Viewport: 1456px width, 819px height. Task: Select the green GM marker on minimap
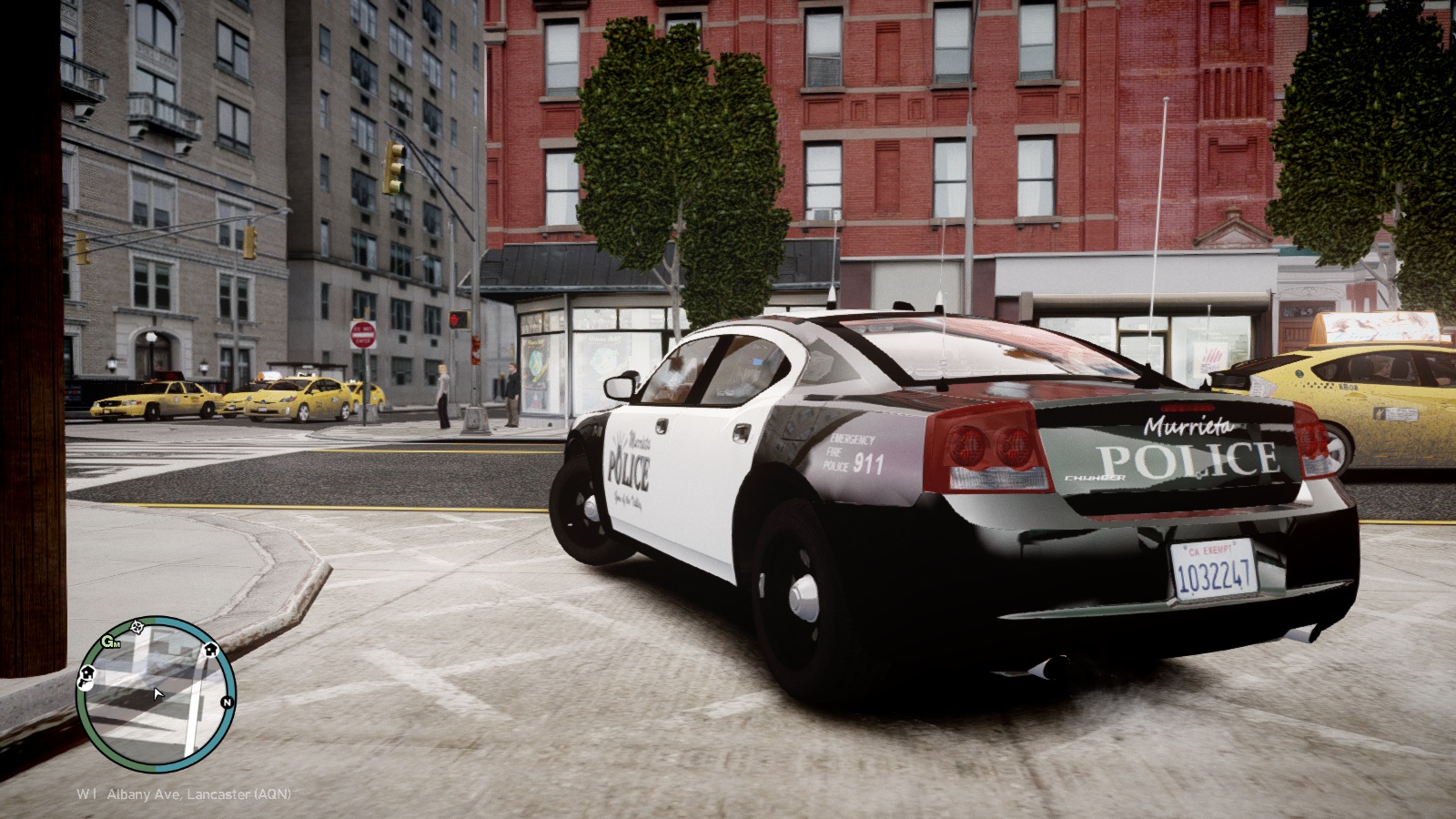click(110, 642)
